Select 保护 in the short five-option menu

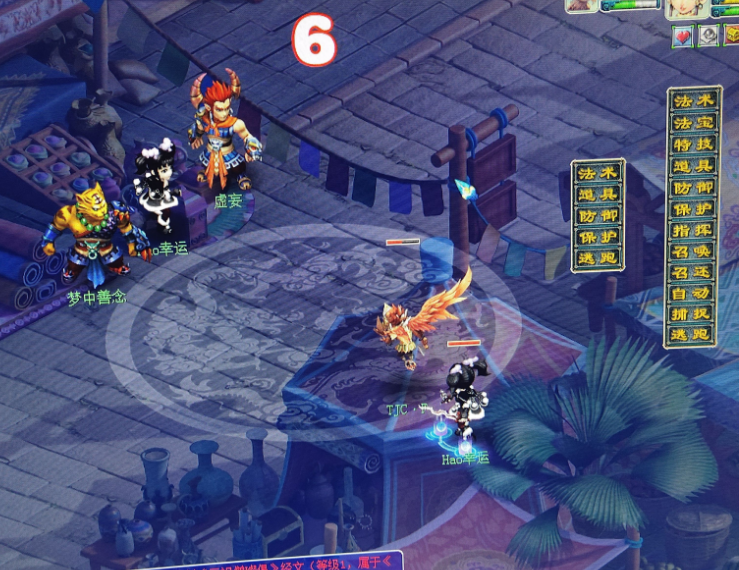598,236
